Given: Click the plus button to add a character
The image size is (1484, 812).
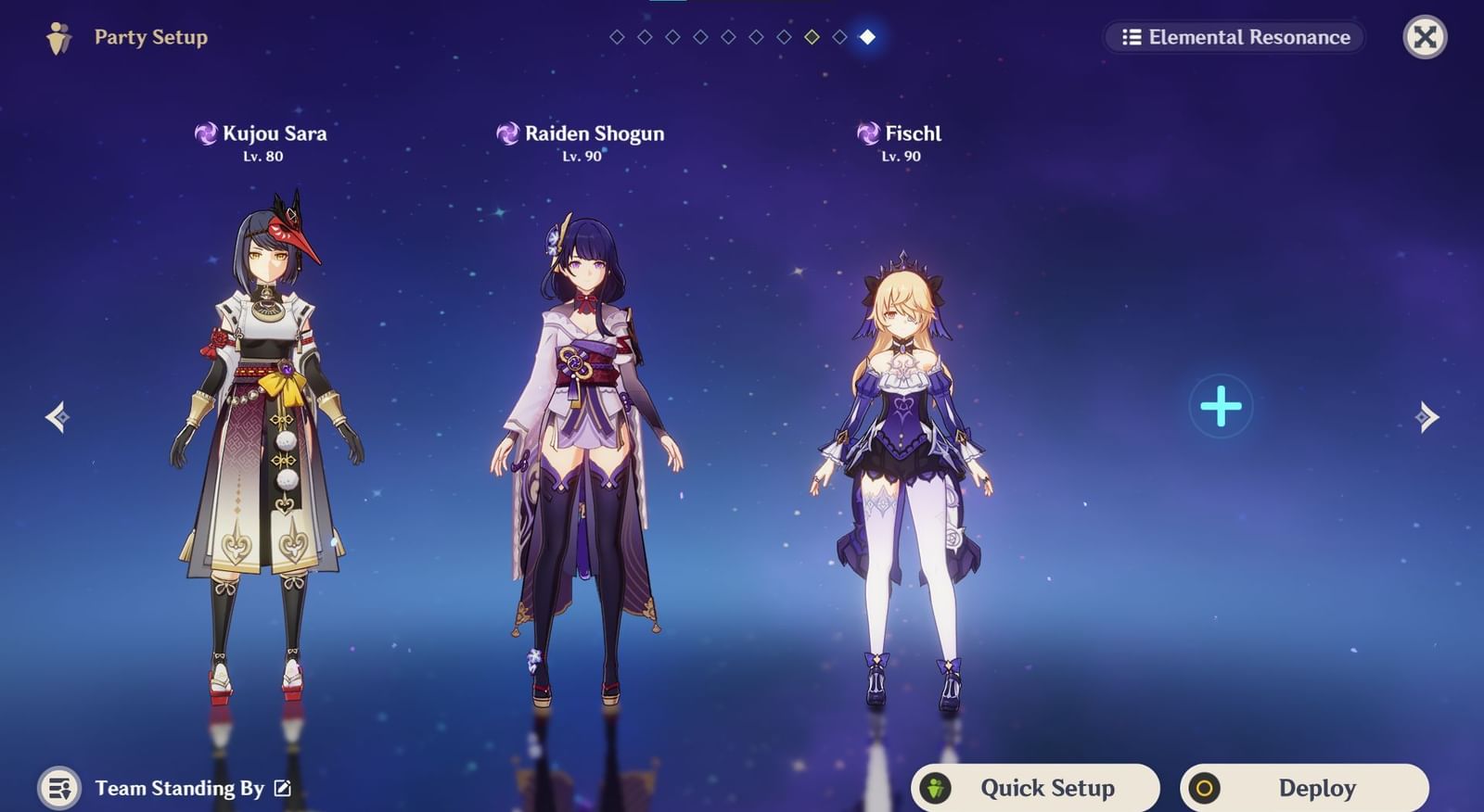Looking at the screenshot, I should coord(1222,405).
